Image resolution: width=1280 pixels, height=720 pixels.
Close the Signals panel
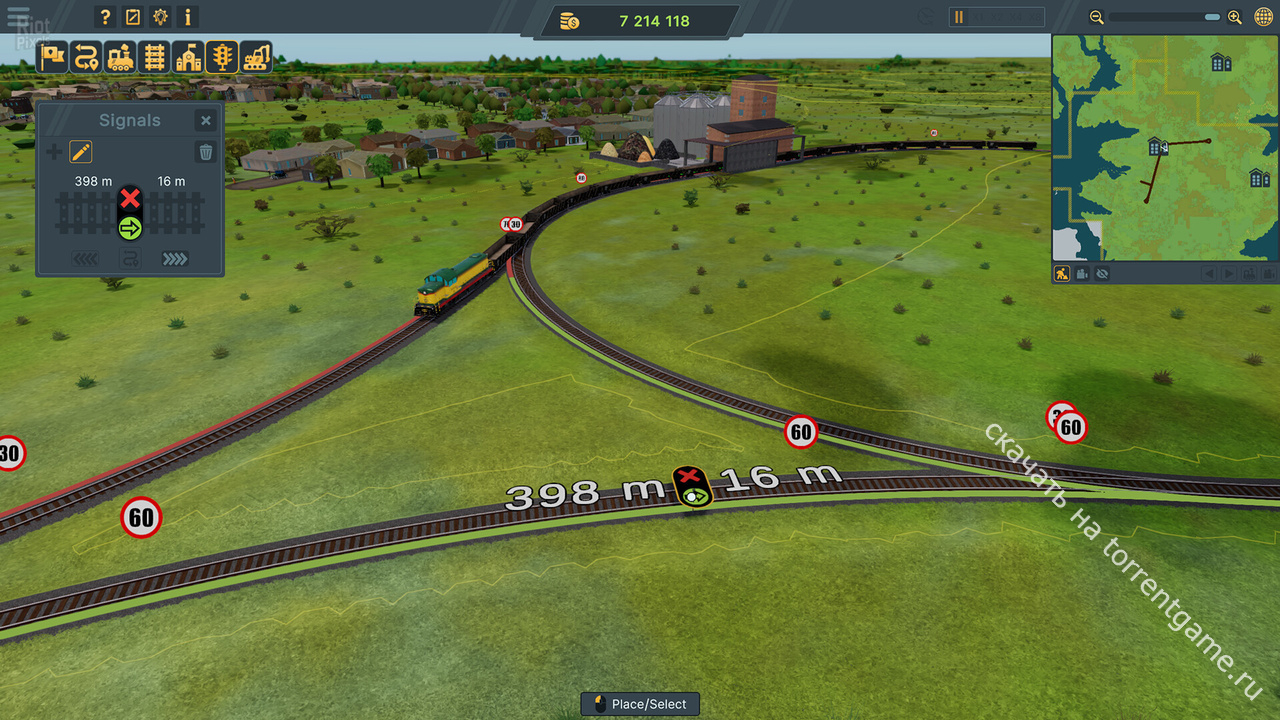[x=205, y=121]
